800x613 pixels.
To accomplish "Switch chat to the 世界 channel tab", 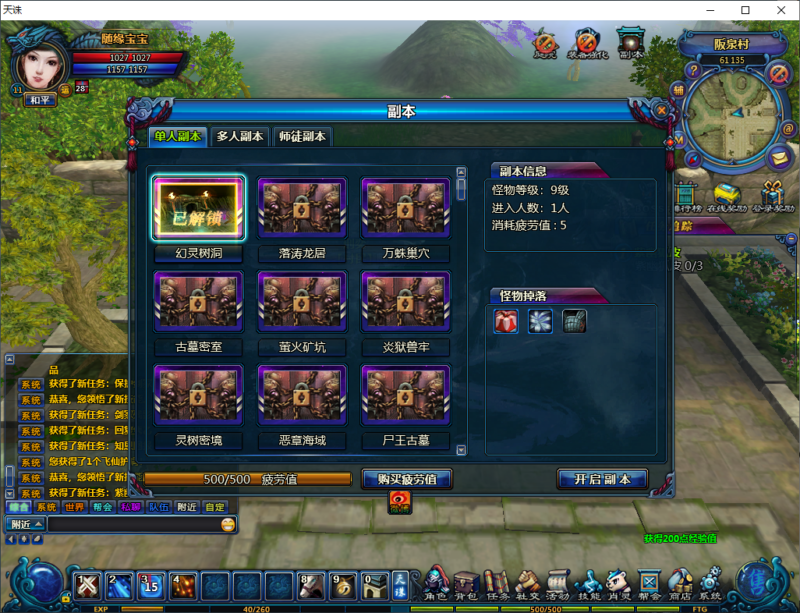I will [x=74, y=507].
